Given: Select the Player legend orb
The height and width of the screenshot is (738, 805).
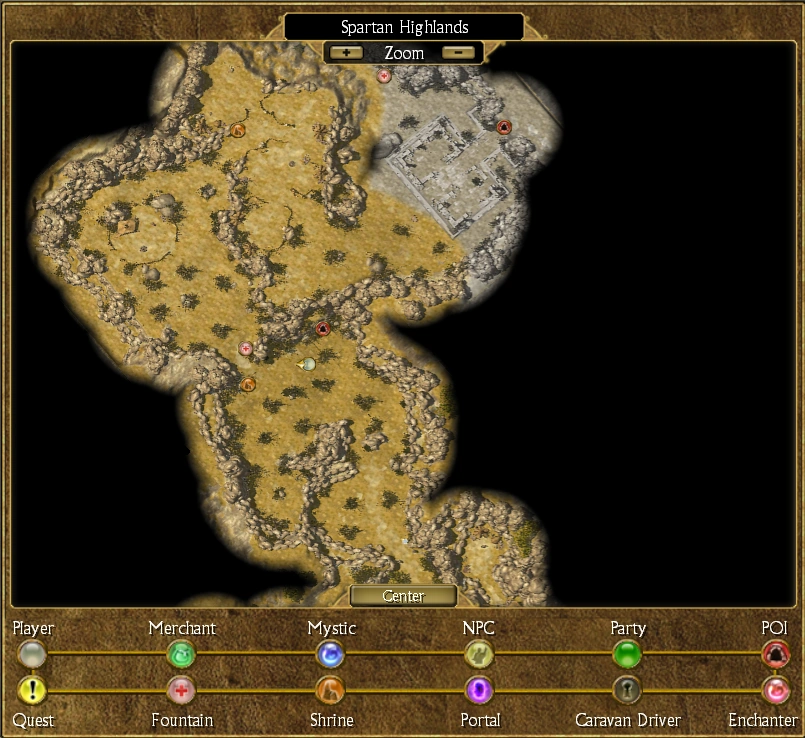Looking at the screenshot, I should pyautogui.click(x=33, y=655).
